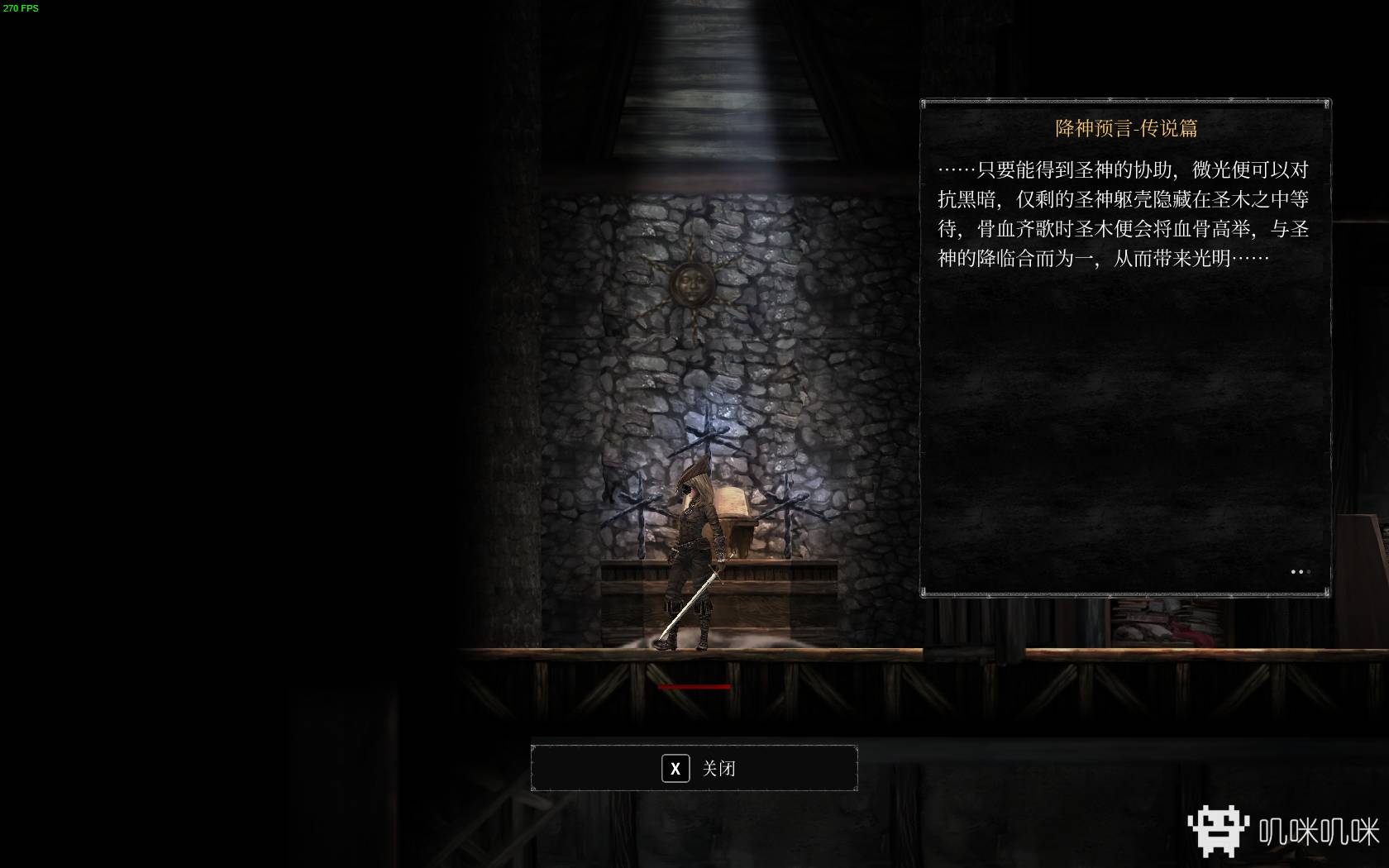Close the lore text with the 关闭 button
Viewport: 1389px width, 868px height.
[x=694, y=768]
